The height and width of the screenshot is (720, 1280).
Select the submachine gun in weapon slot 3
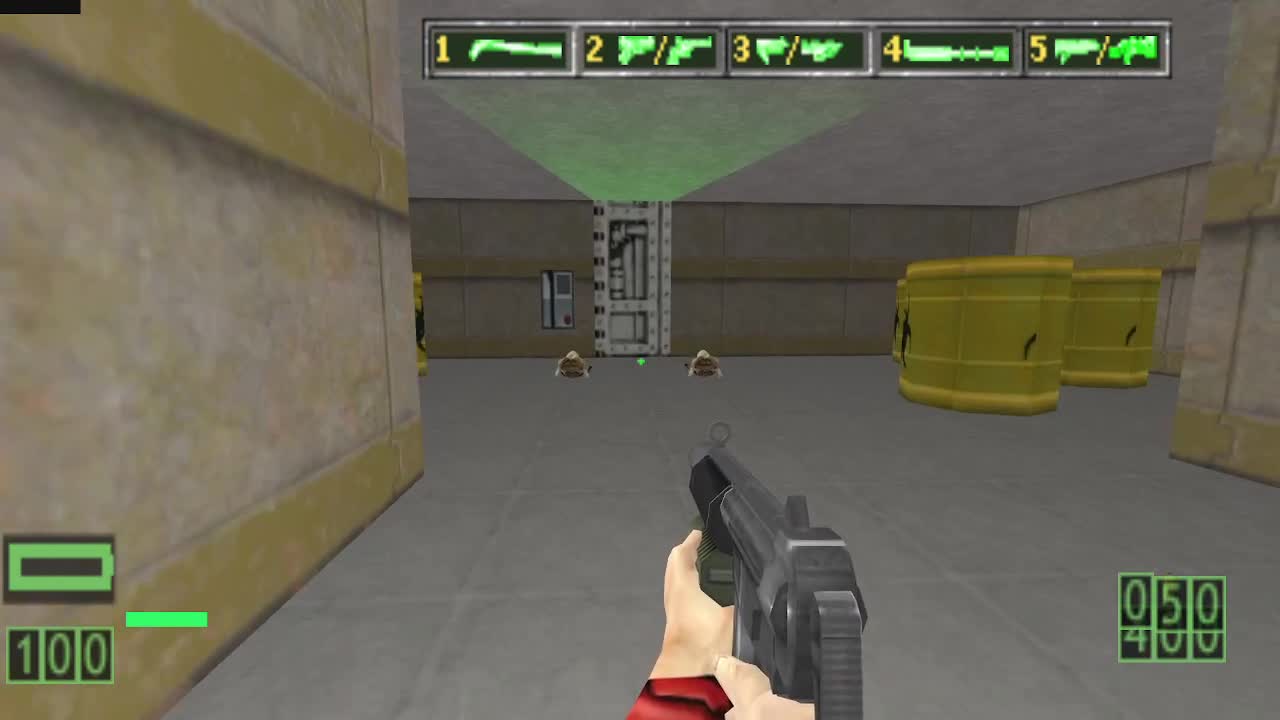point(822,47)
